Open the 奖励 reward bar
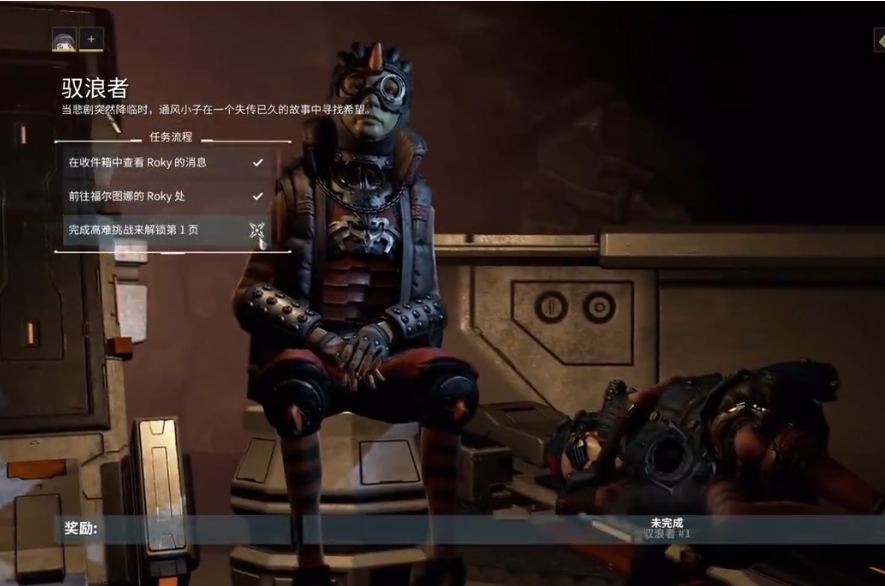The width and height of the screenshot is (885, 586). pyautogui.click(x=442, y=529)
